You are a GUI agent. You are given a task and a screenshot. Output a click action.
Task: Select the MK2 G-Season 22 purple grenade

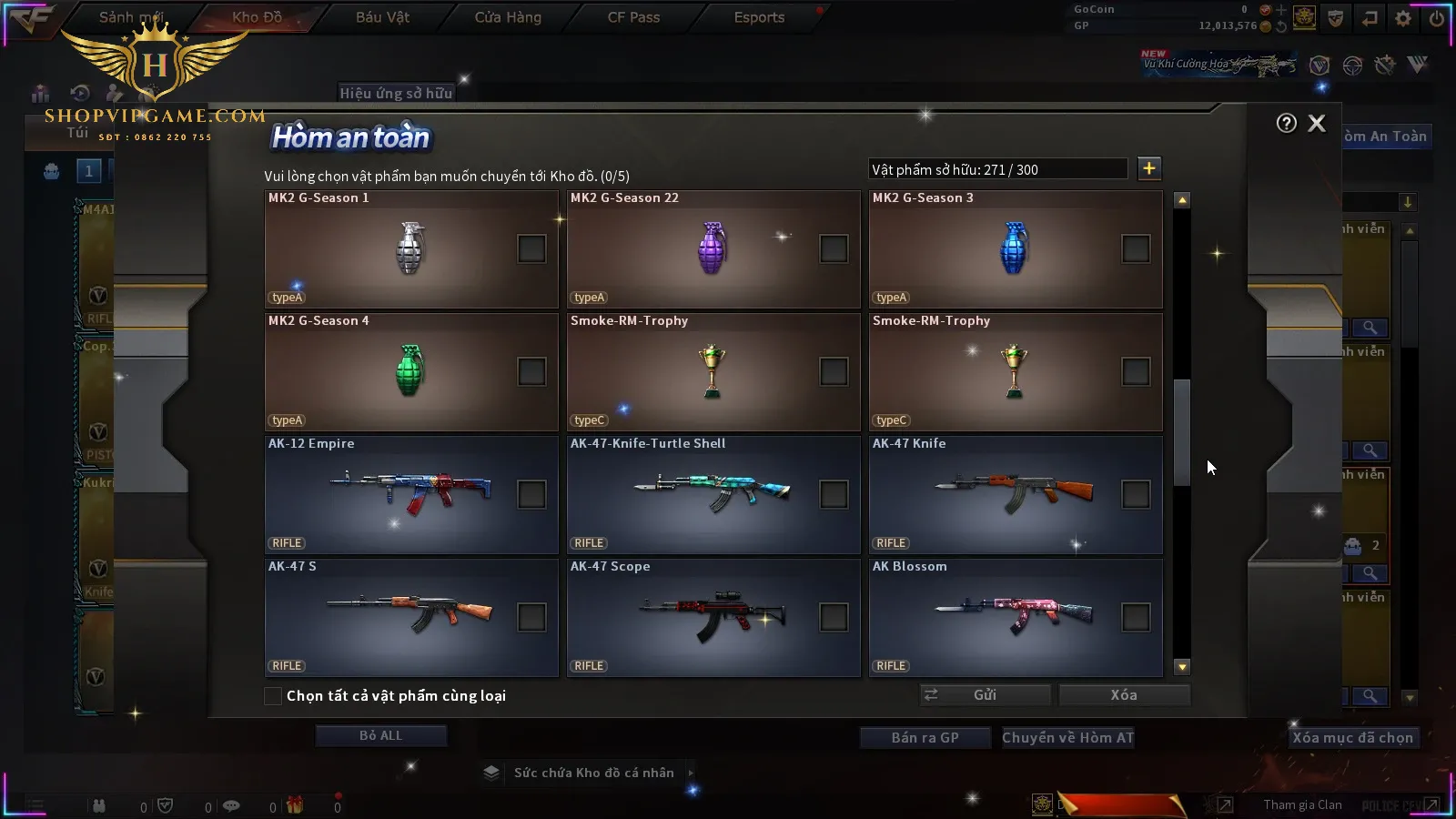(834, 248)
